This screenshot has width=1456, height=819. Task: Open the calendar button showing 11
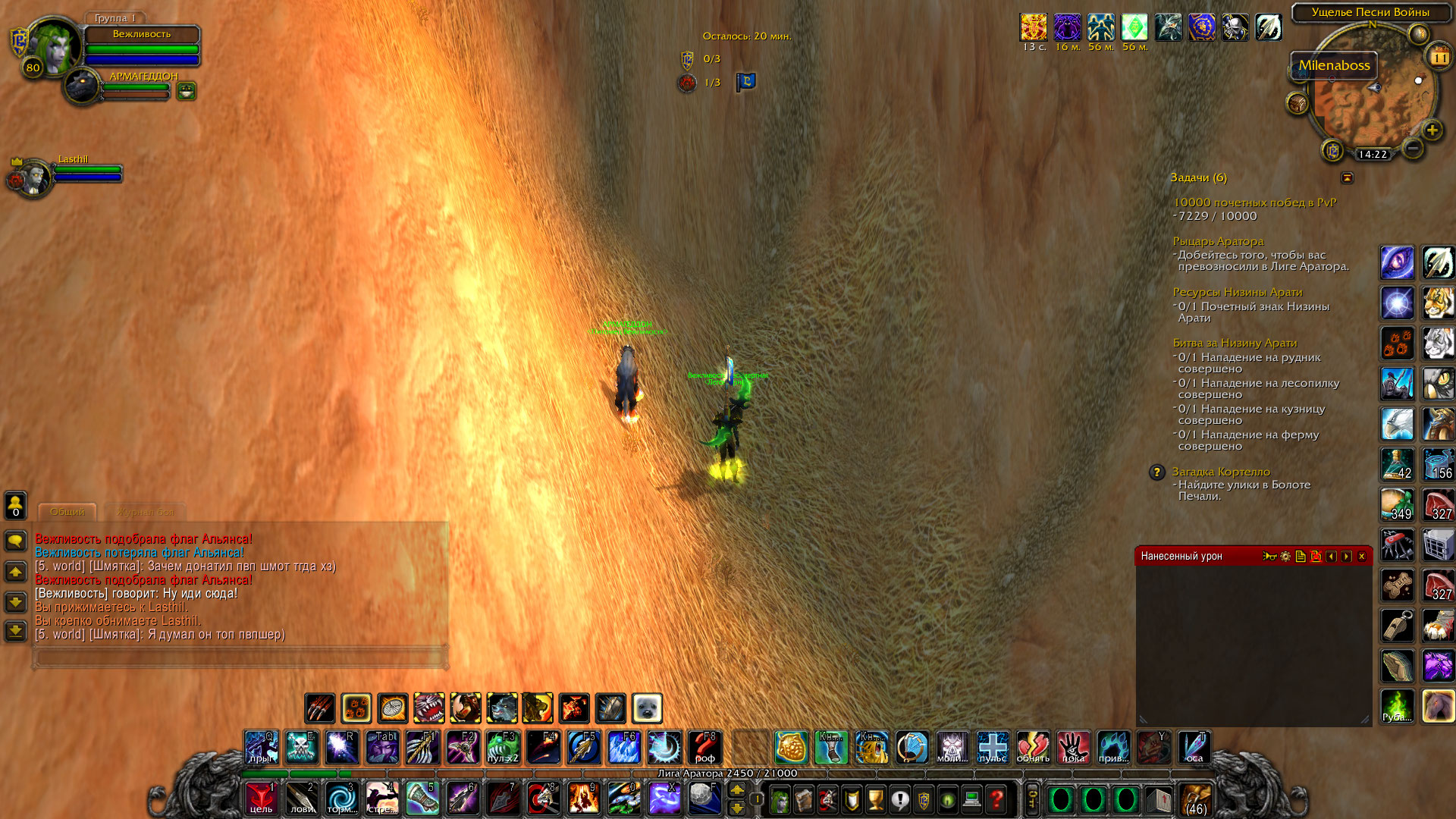1439,57
